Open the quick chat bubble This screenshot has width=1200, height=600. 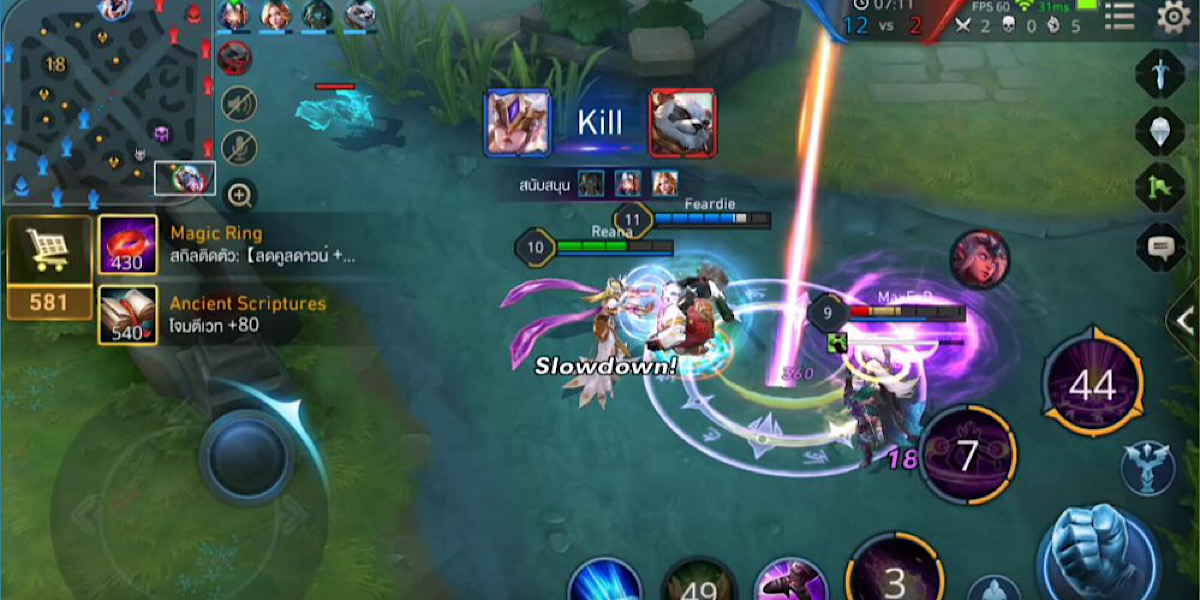(x=1160, y=246)
